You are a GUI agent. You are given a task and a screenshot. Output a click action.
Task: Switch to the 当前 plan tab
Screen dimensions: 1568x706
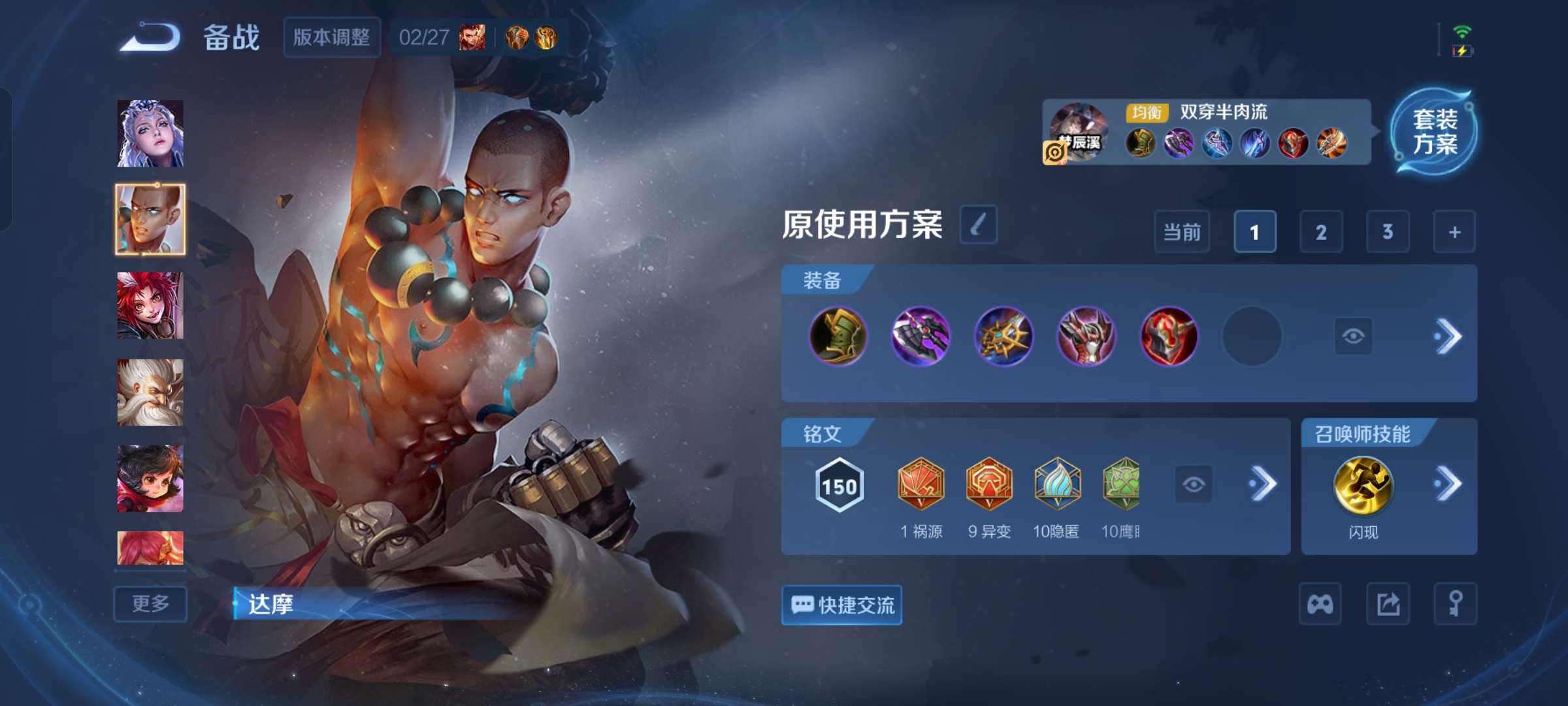point(1182,232)
